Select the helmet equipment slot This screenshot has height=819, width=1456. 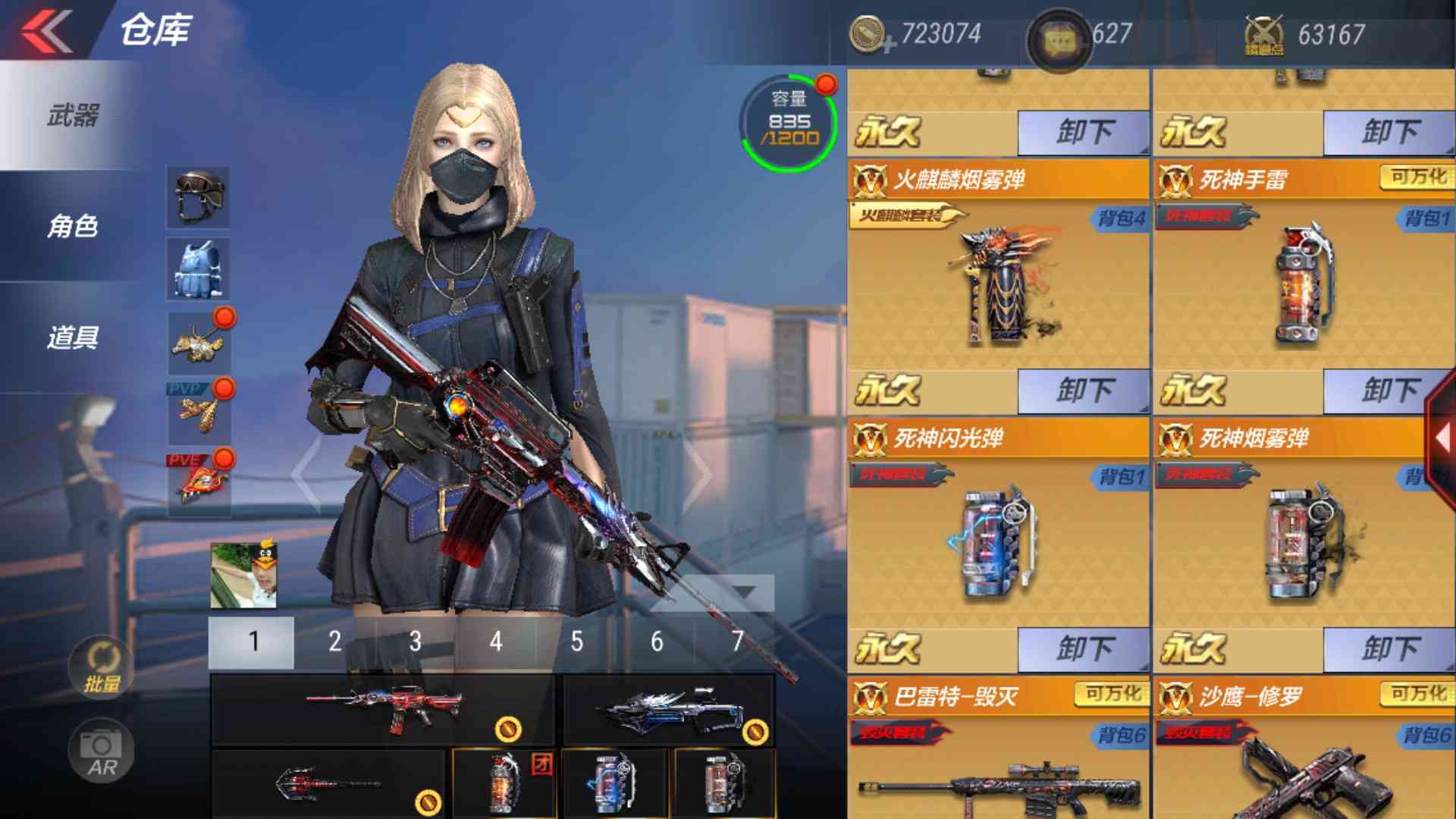point(197,197)
